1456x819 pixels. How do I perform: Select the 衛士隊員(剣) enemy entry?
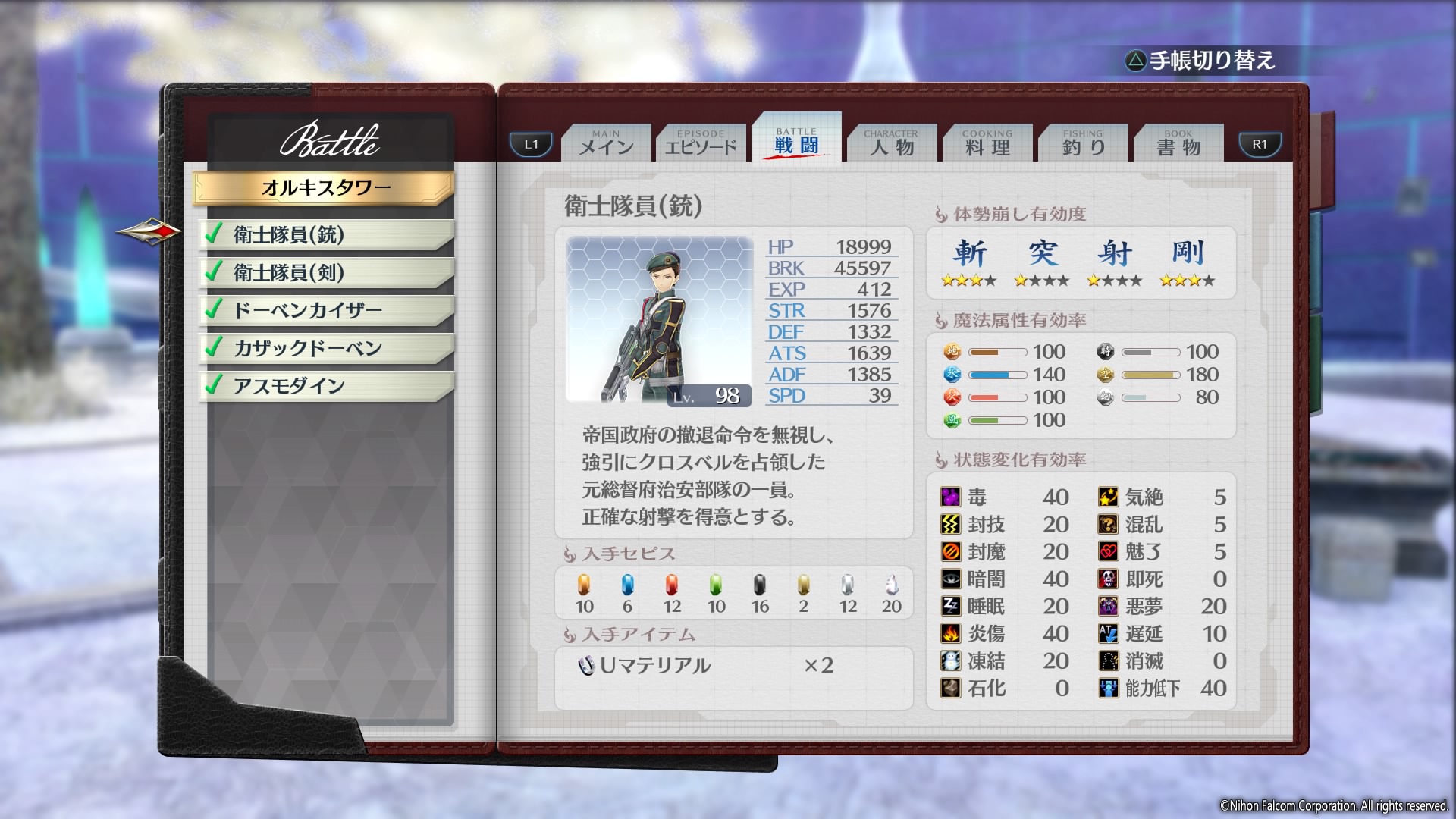(x=326, y=272)
